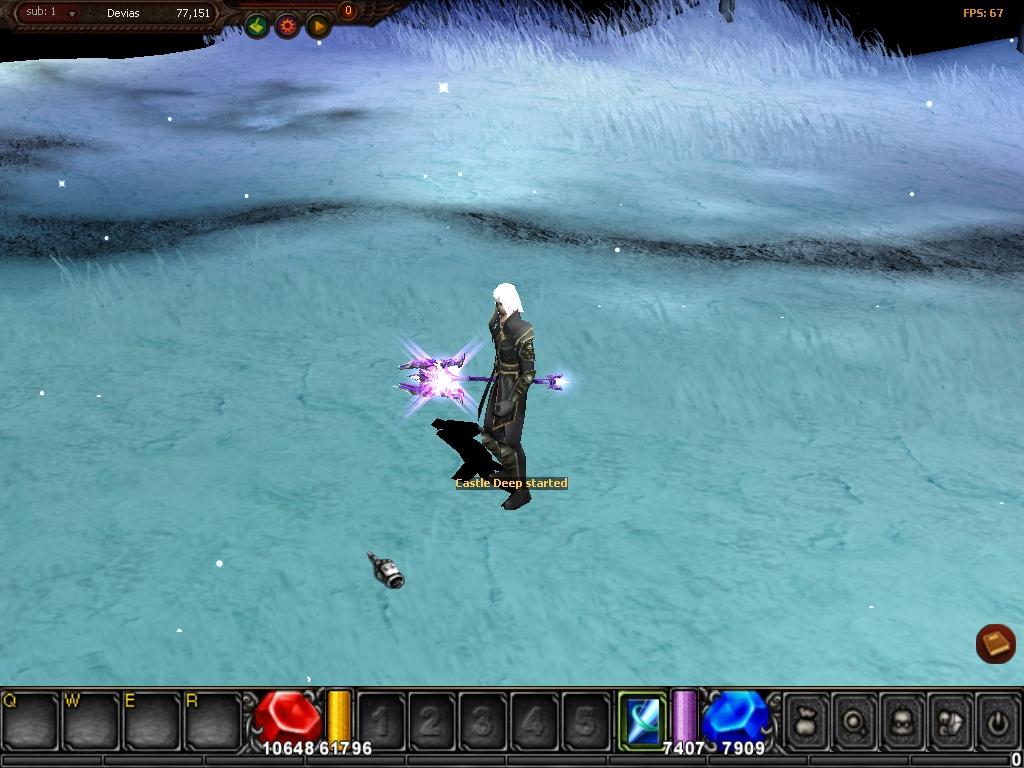Click the magnifying glass menu button
Image resolution: width=1024 pixels, height=768 pixels.
click(855, 719)
